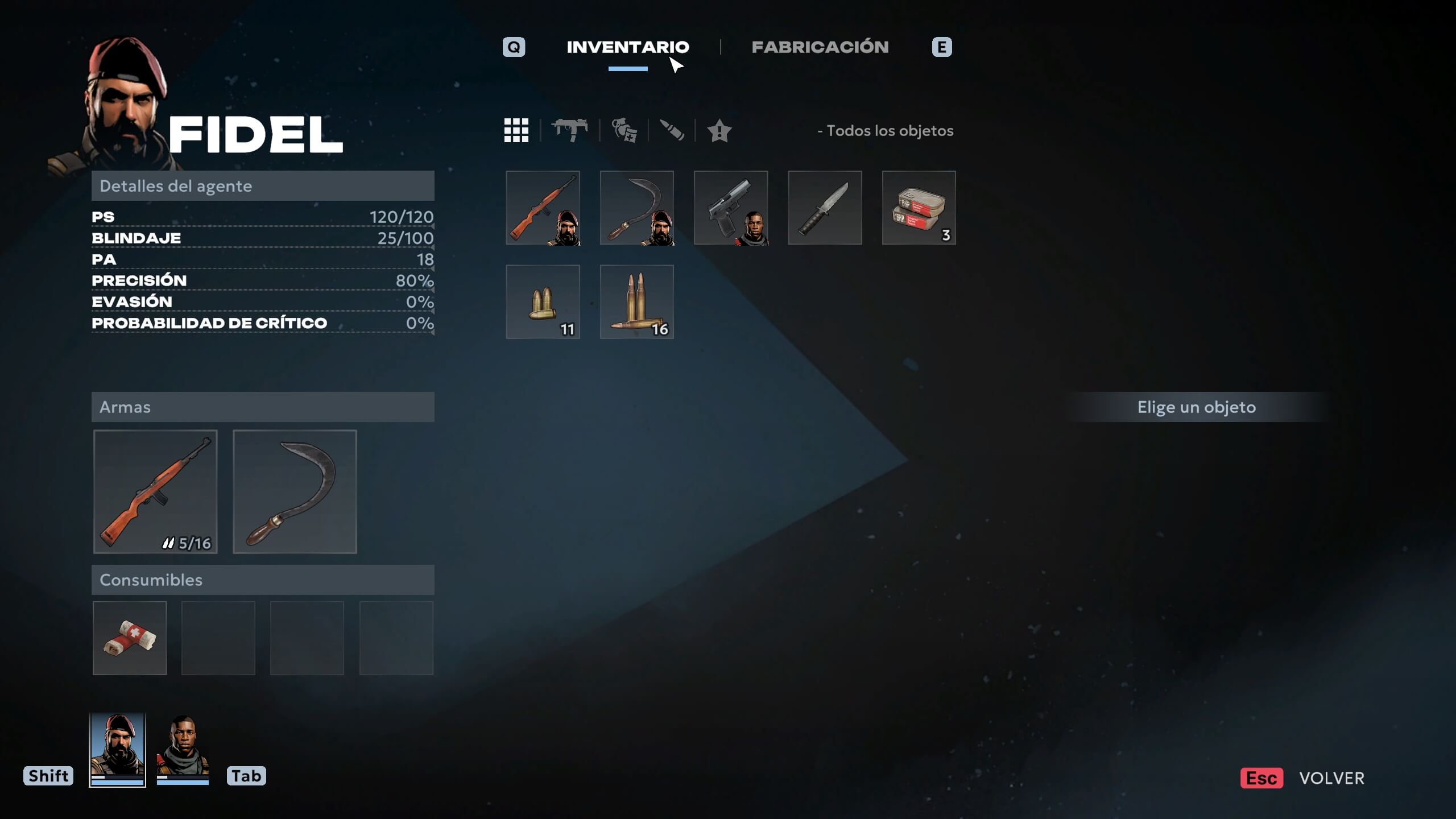Viewport: 1456px width, 819px height.
Task: Click the Q shortcut key icon
Action: [514, 47]
